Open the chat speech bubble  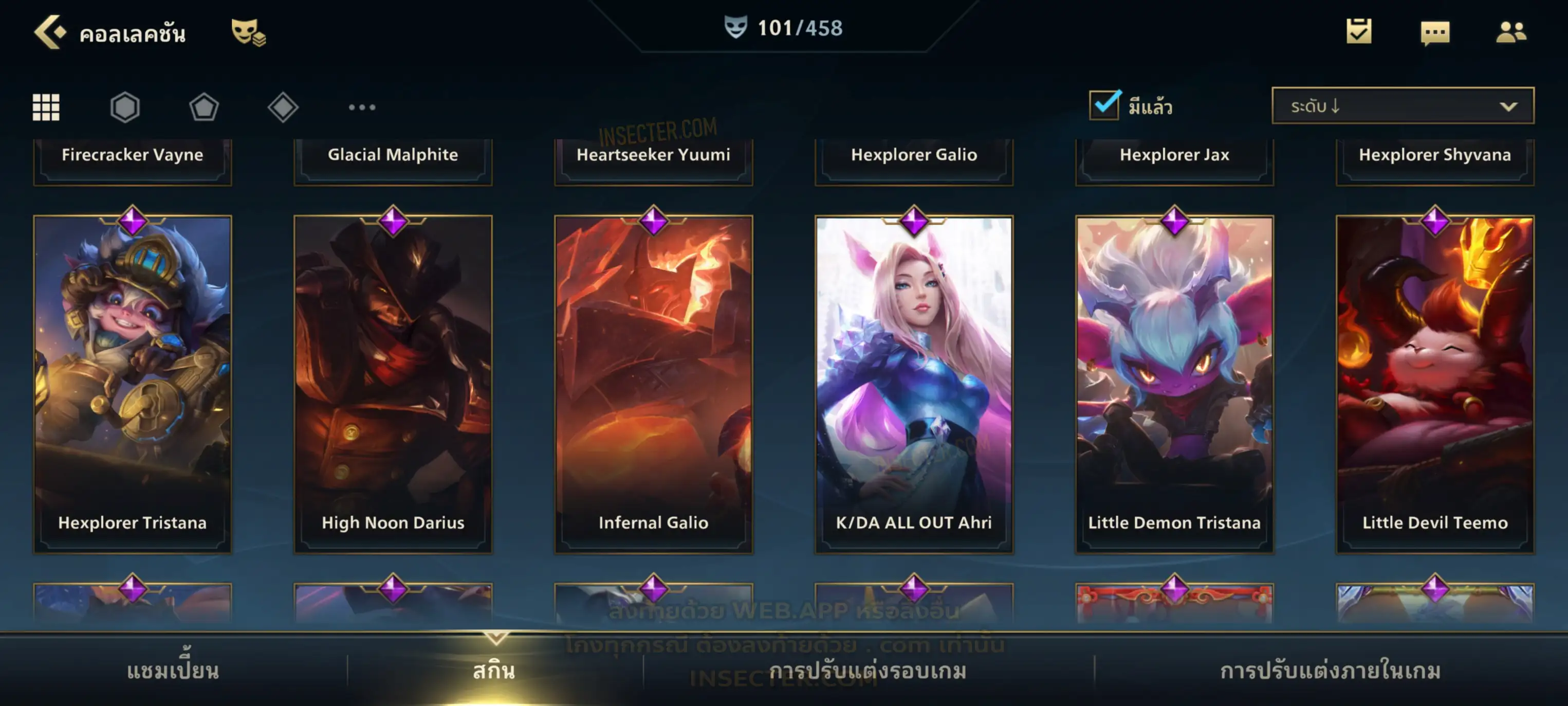[x=1434, y=33]
